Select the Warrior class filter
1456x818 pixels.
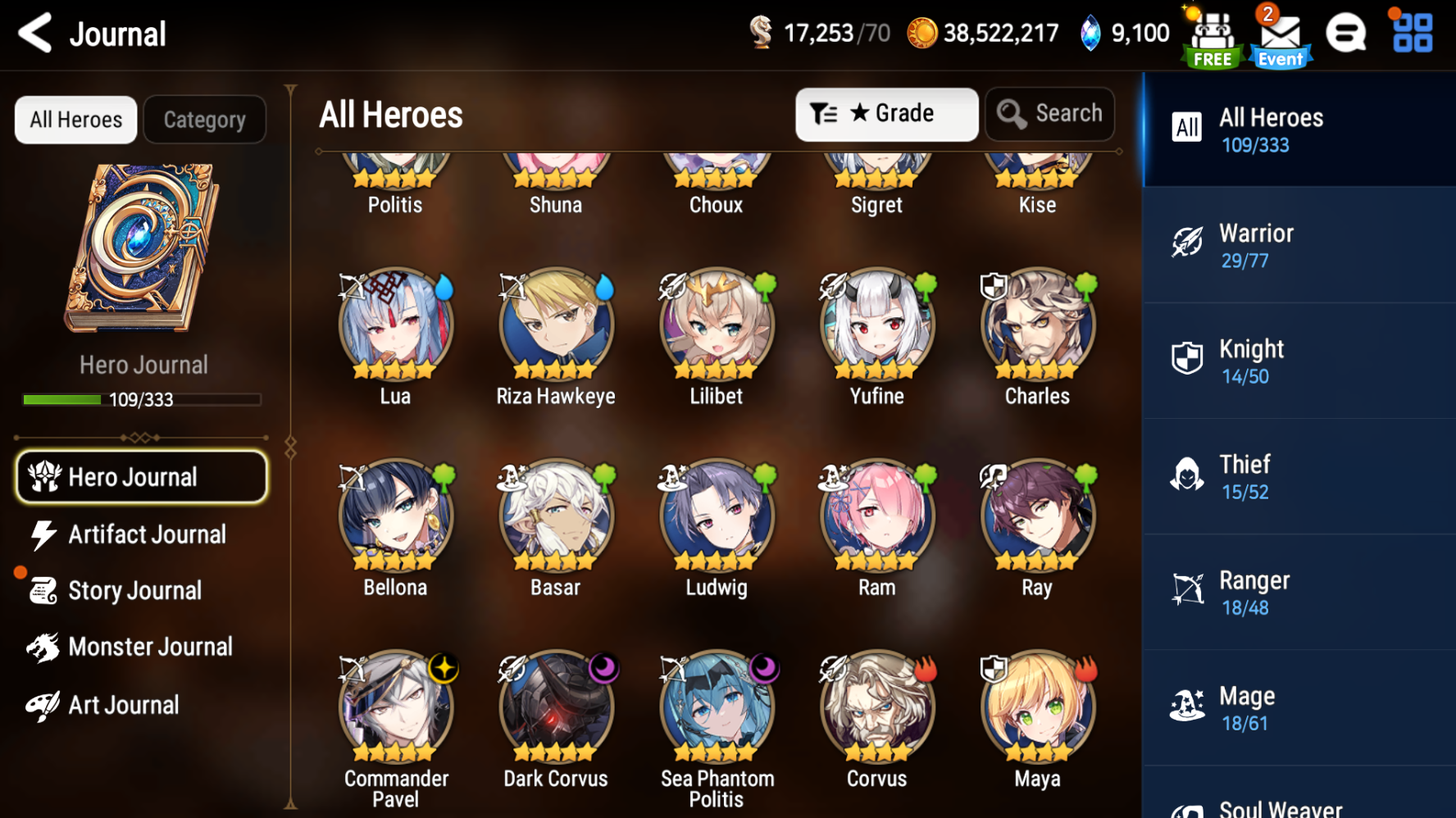click(x=1298, y=245)
